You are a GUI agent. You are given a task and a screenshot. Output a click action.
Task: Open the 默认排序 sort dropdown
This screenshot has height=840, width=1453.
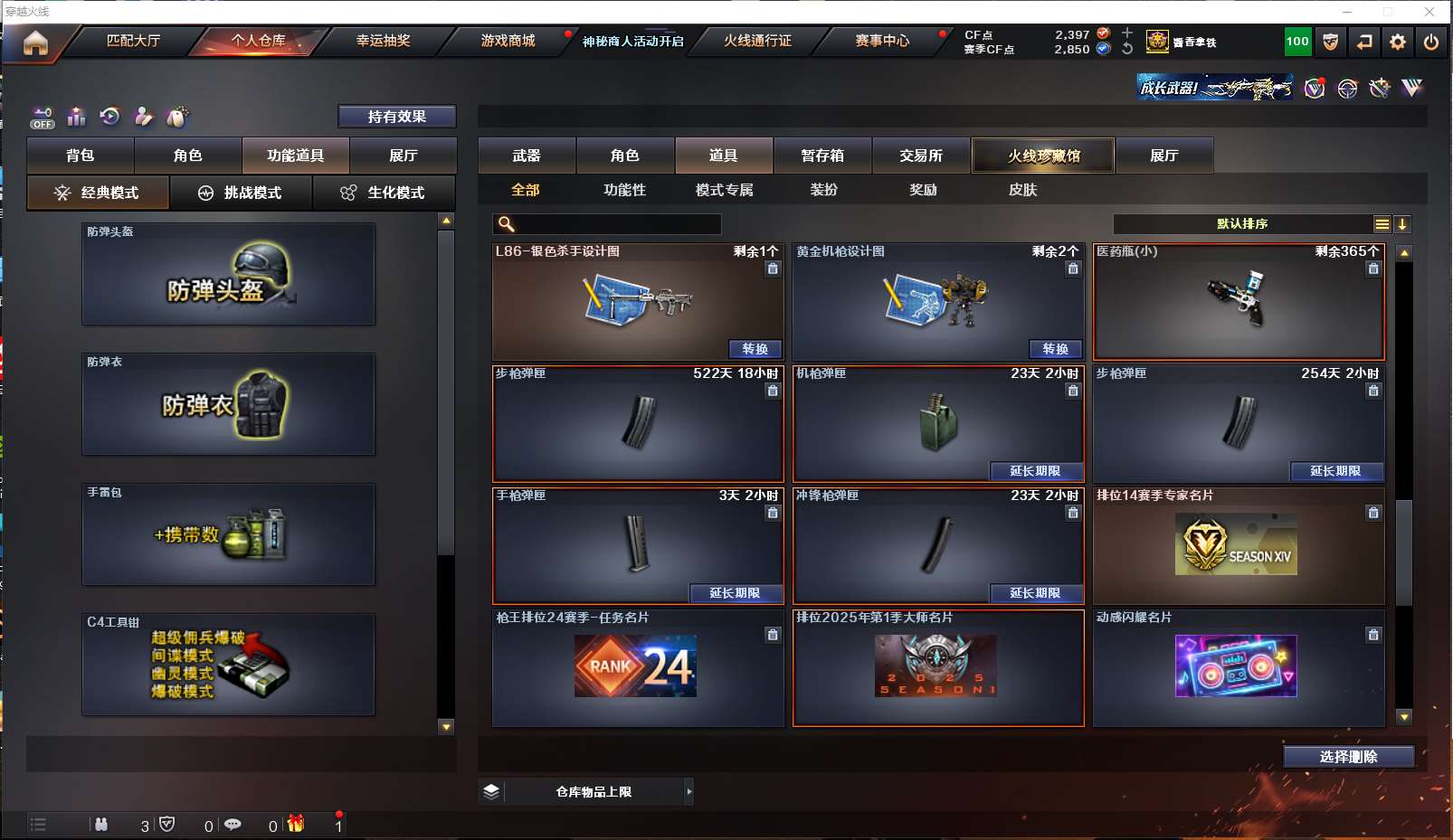pyautogui.click(x=1242, y=224)
